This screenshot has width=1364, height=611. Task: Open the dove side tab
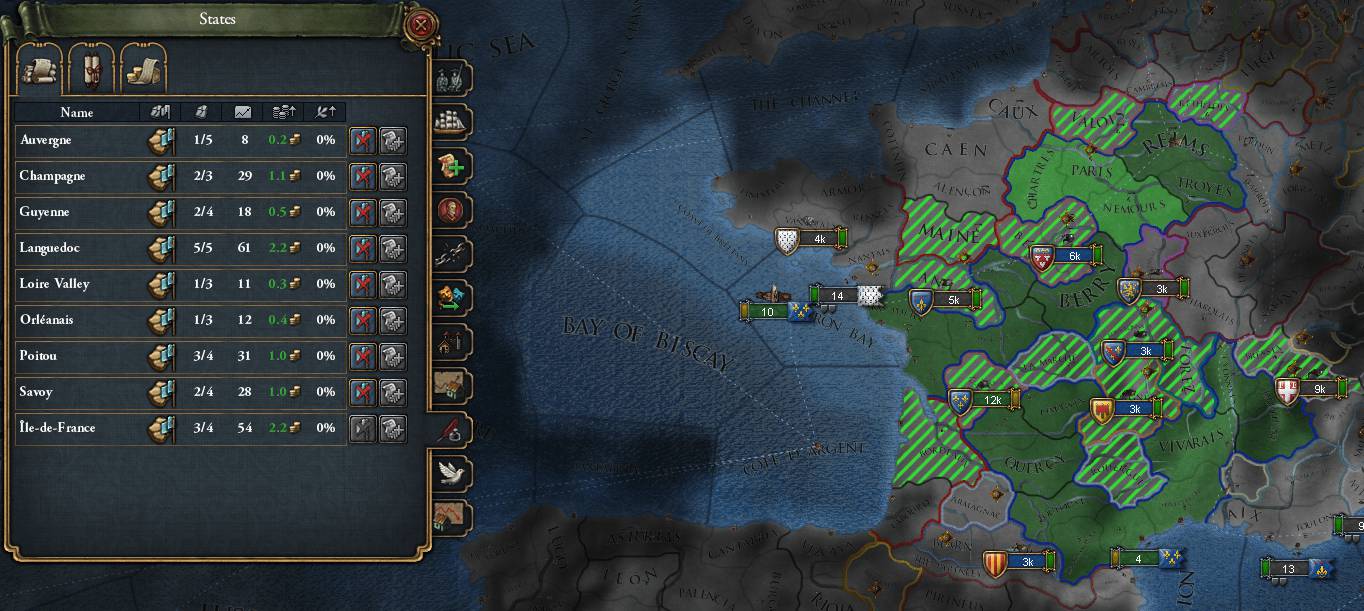point(452,472)
